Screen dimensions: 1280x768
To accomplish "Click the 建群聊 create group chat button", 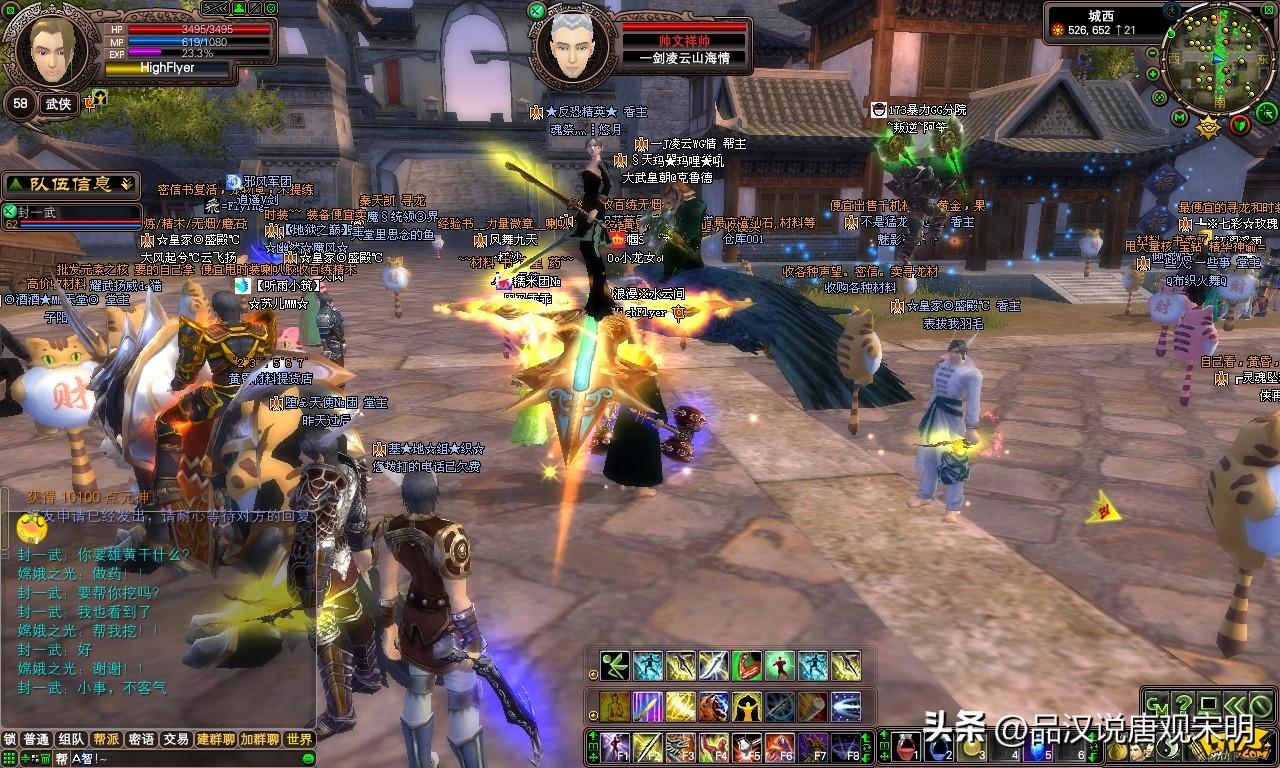I will tap(215, 739).
